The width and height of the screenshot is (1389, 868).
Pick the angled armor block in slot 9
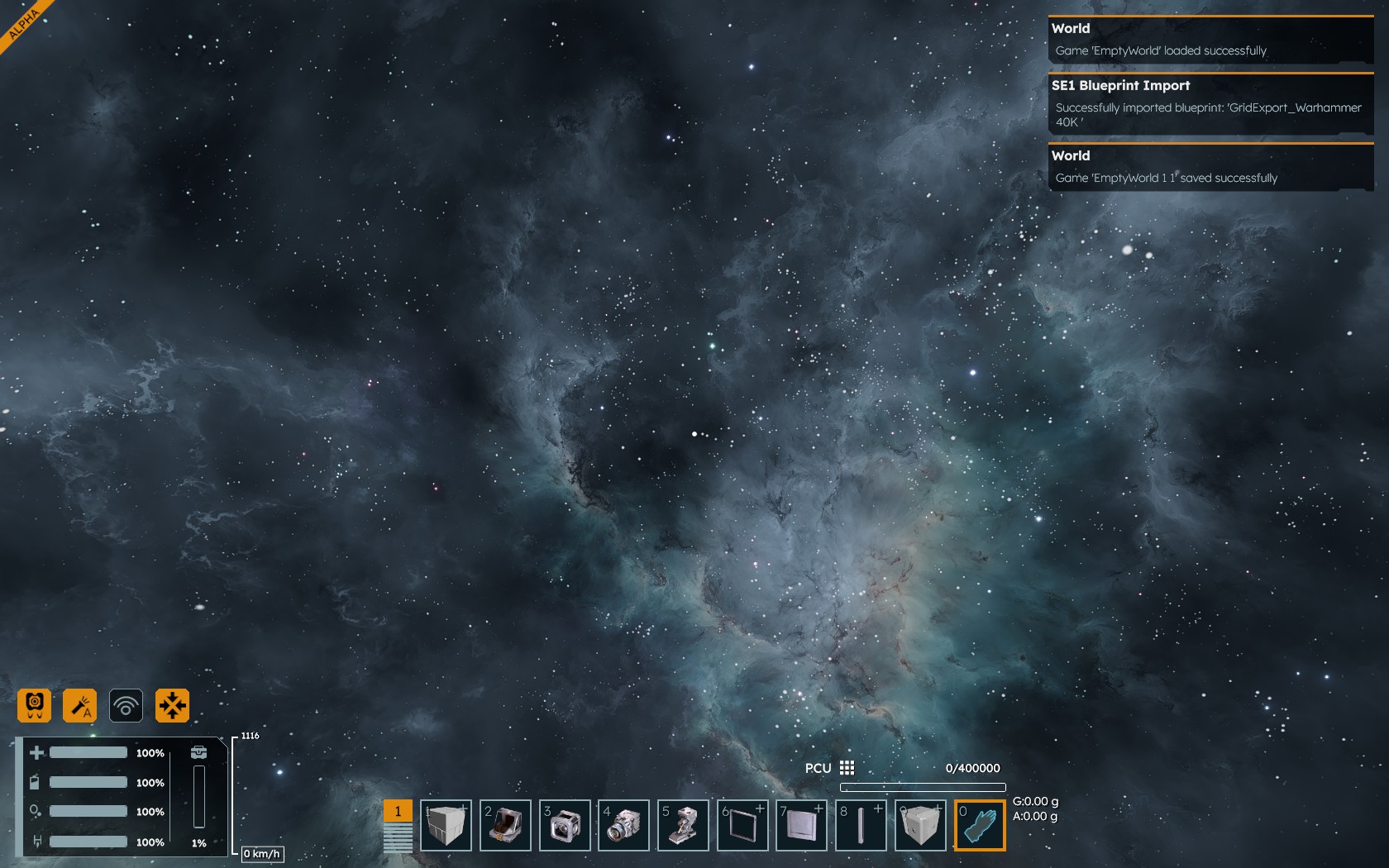coord(920,825)
